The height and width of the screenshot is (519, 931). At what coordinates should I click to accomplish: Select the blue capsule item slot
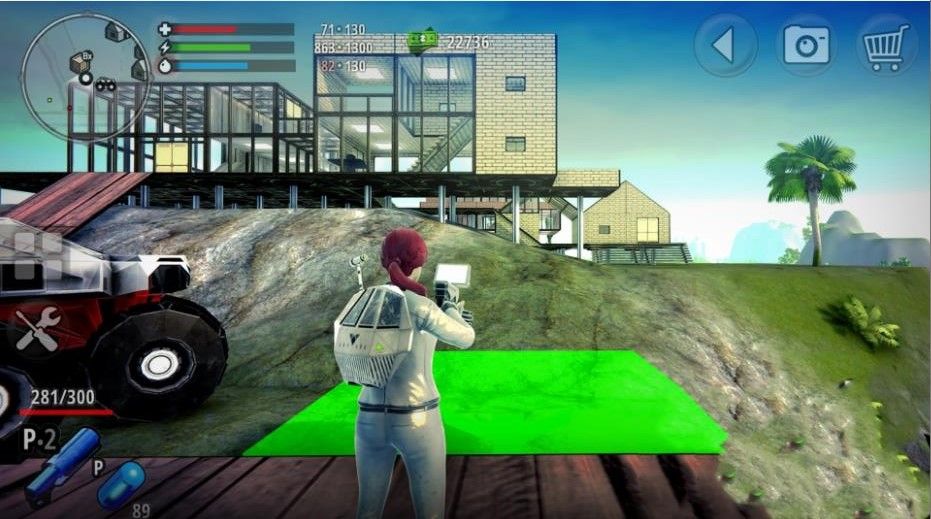121,485
